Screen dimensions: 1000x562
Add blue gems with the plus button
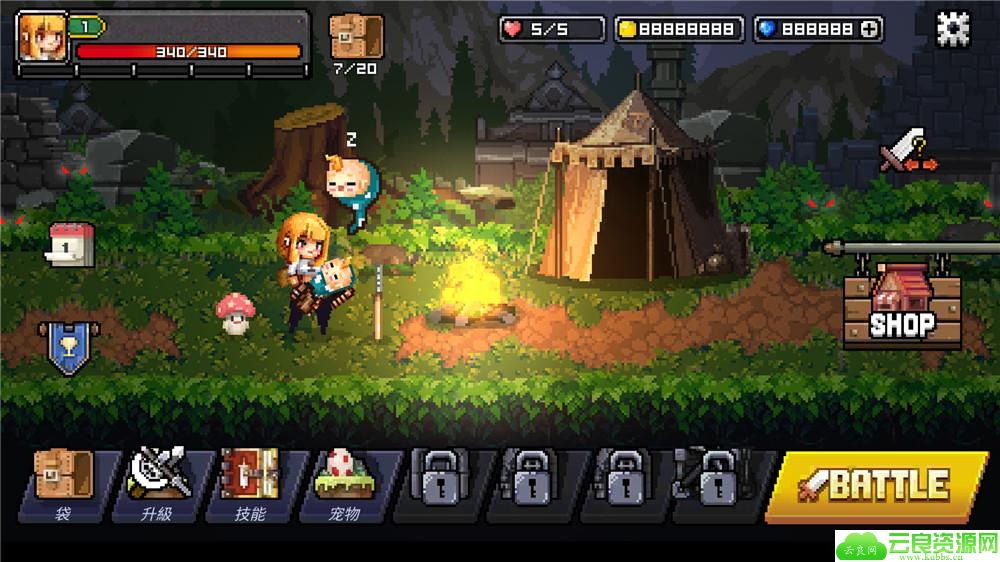pyautogui.click(x=870, y=30)
